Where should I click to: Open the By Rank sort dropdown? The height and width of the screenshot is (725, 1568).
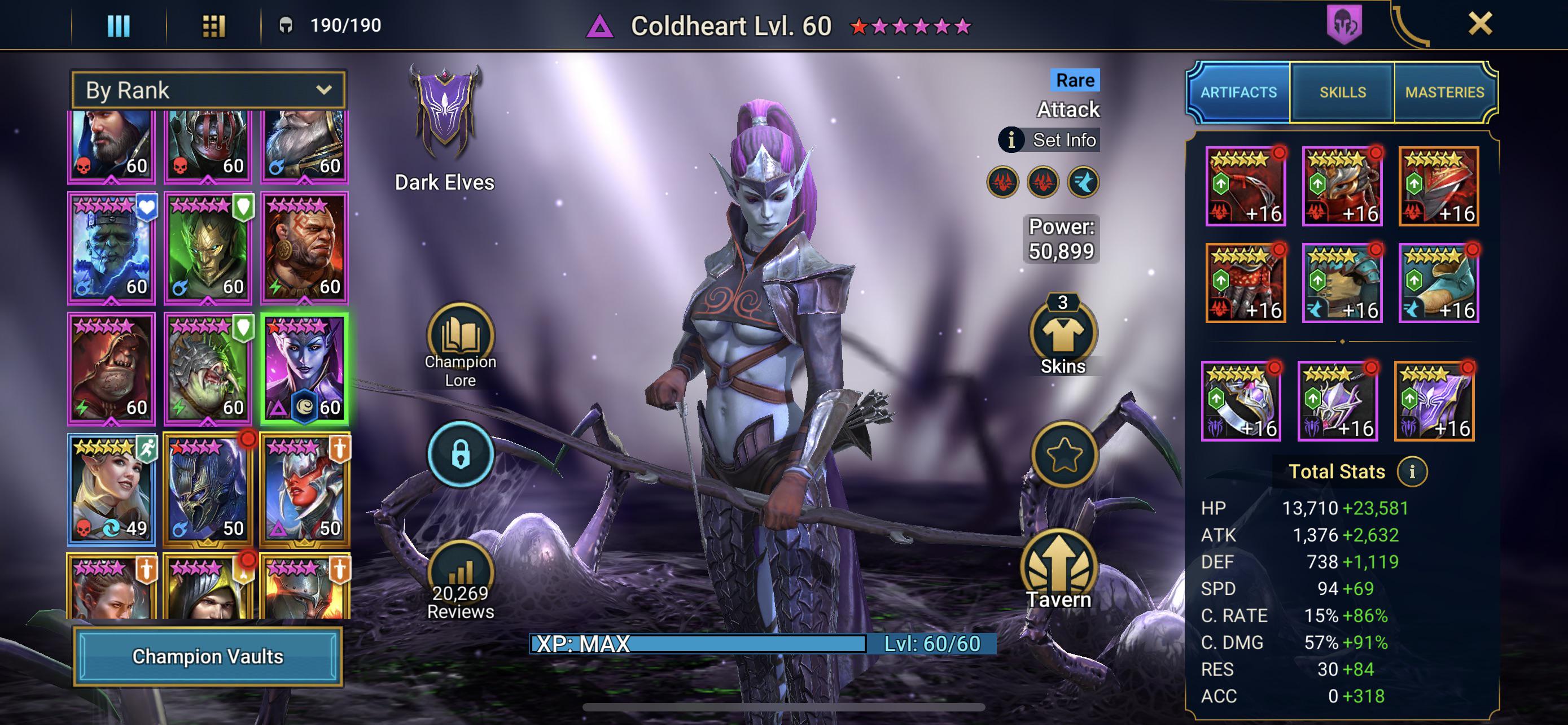click(x=208, y=90)
